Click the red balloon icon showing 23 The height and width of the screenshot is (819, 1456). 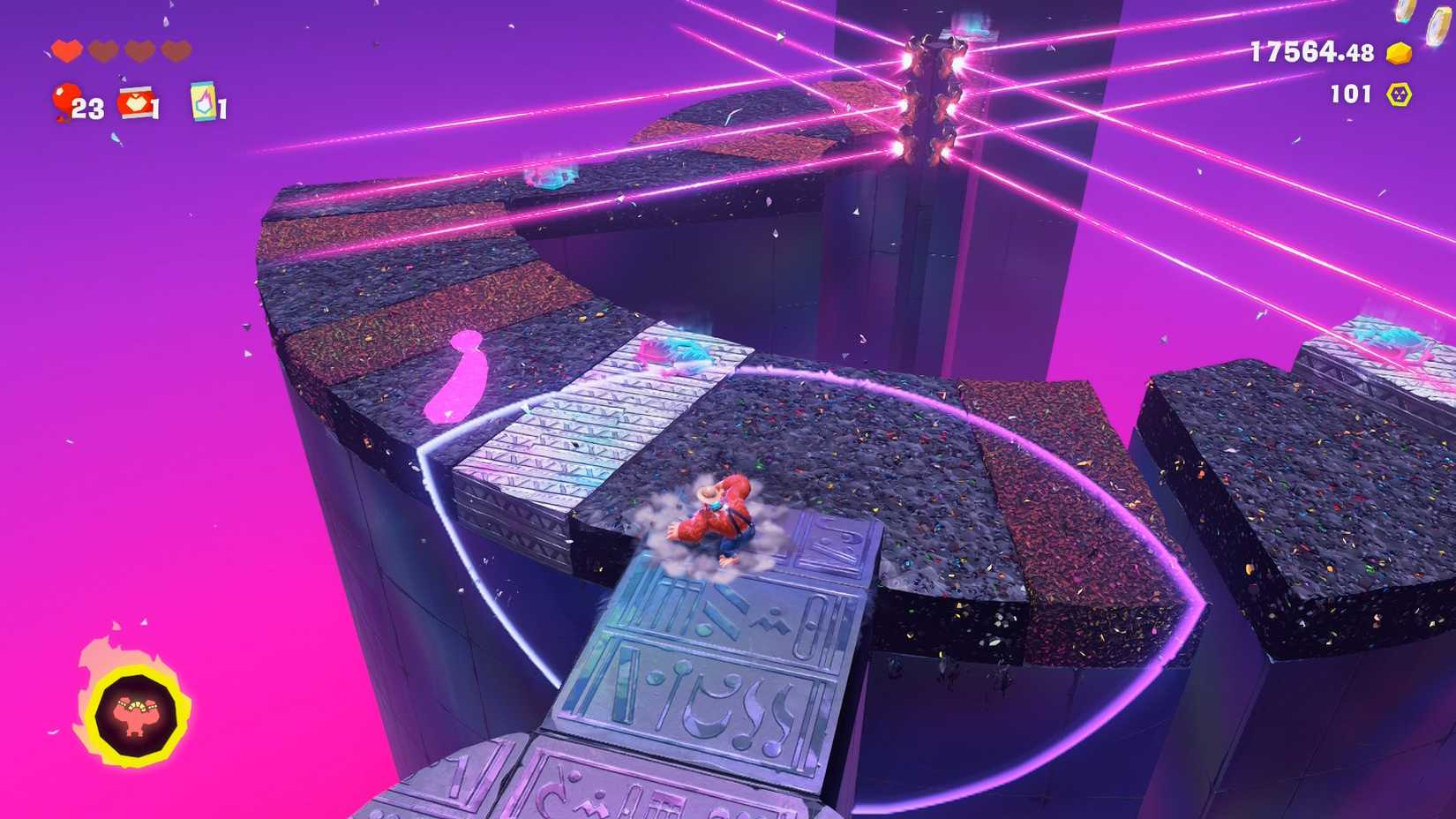66,100
